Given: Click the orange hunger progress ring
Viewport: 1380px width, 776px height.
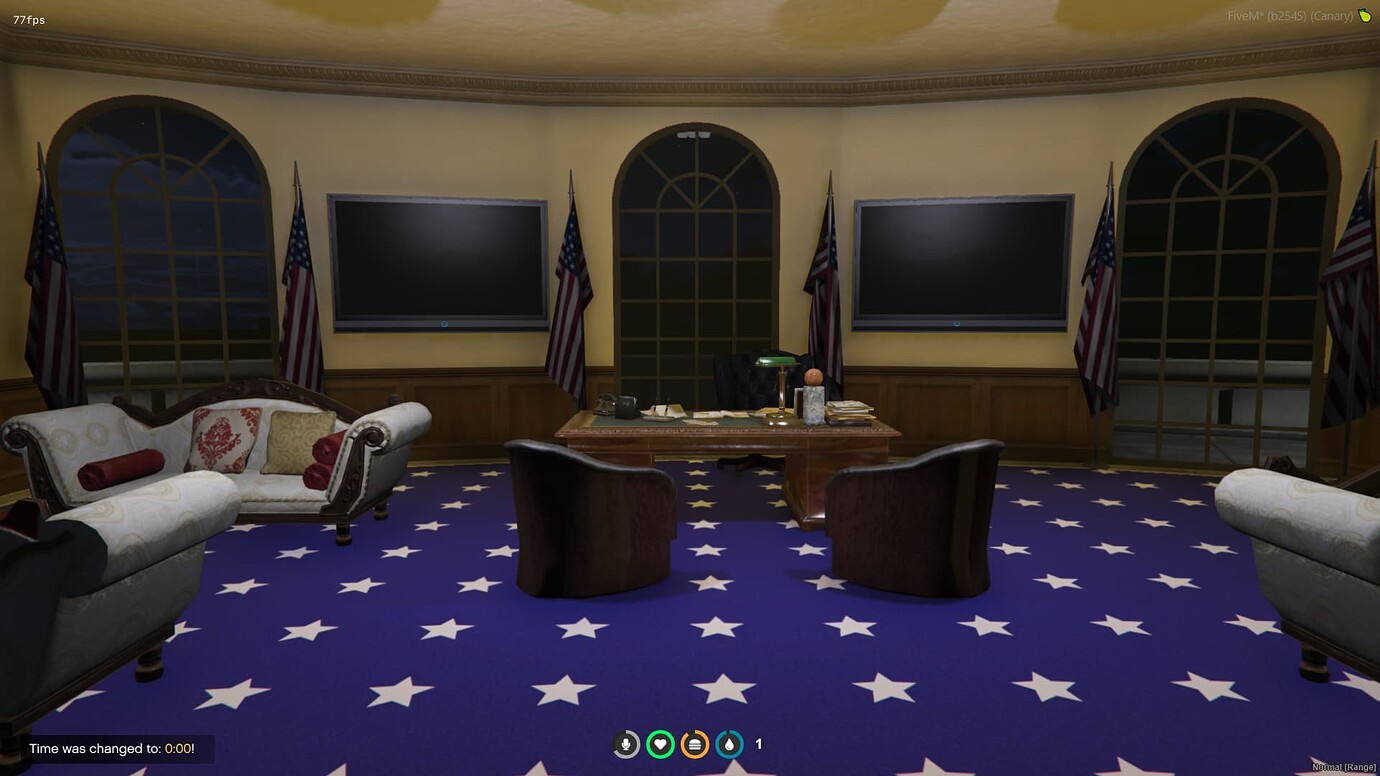Looking at the screenshot, I should tap(694, 744).
